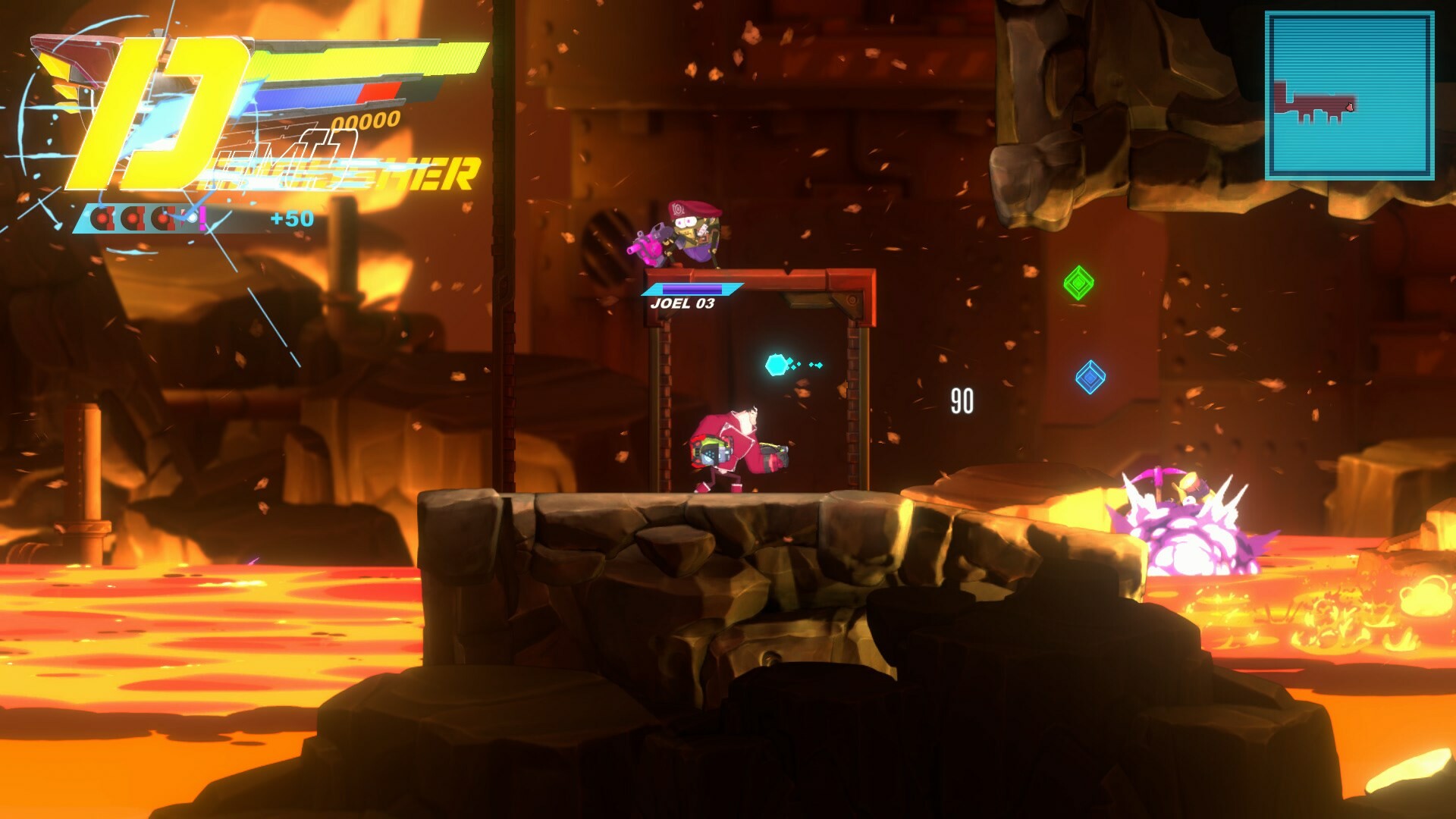
Task: Click the magenta segment of the ammo gauge
Action: pos(204,218)
